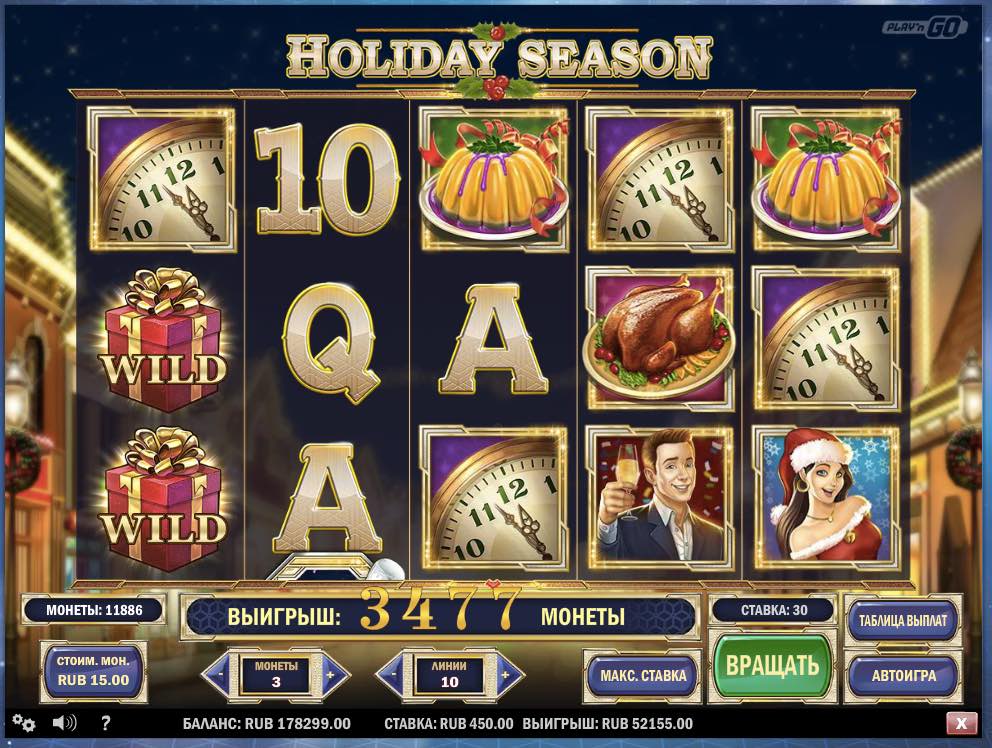Change the coin value СТОИМ. МОН.
Image resolution: width=992 pixels, height=748 pixels.
point(92,671)
